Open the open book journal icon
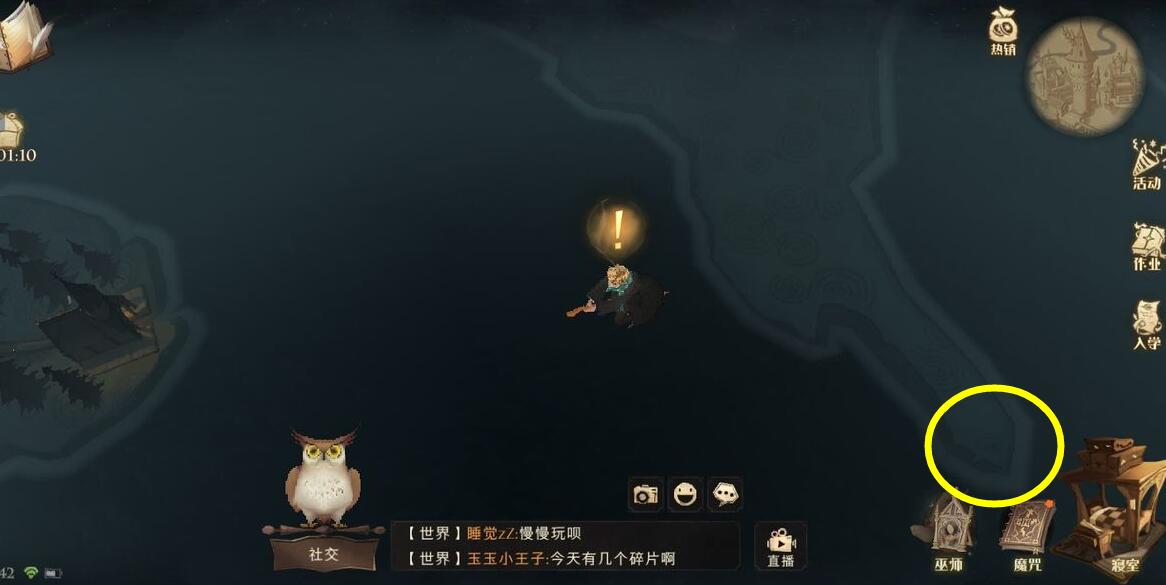The width and height of the screenshot is (1166, 585). coord(22,38)
